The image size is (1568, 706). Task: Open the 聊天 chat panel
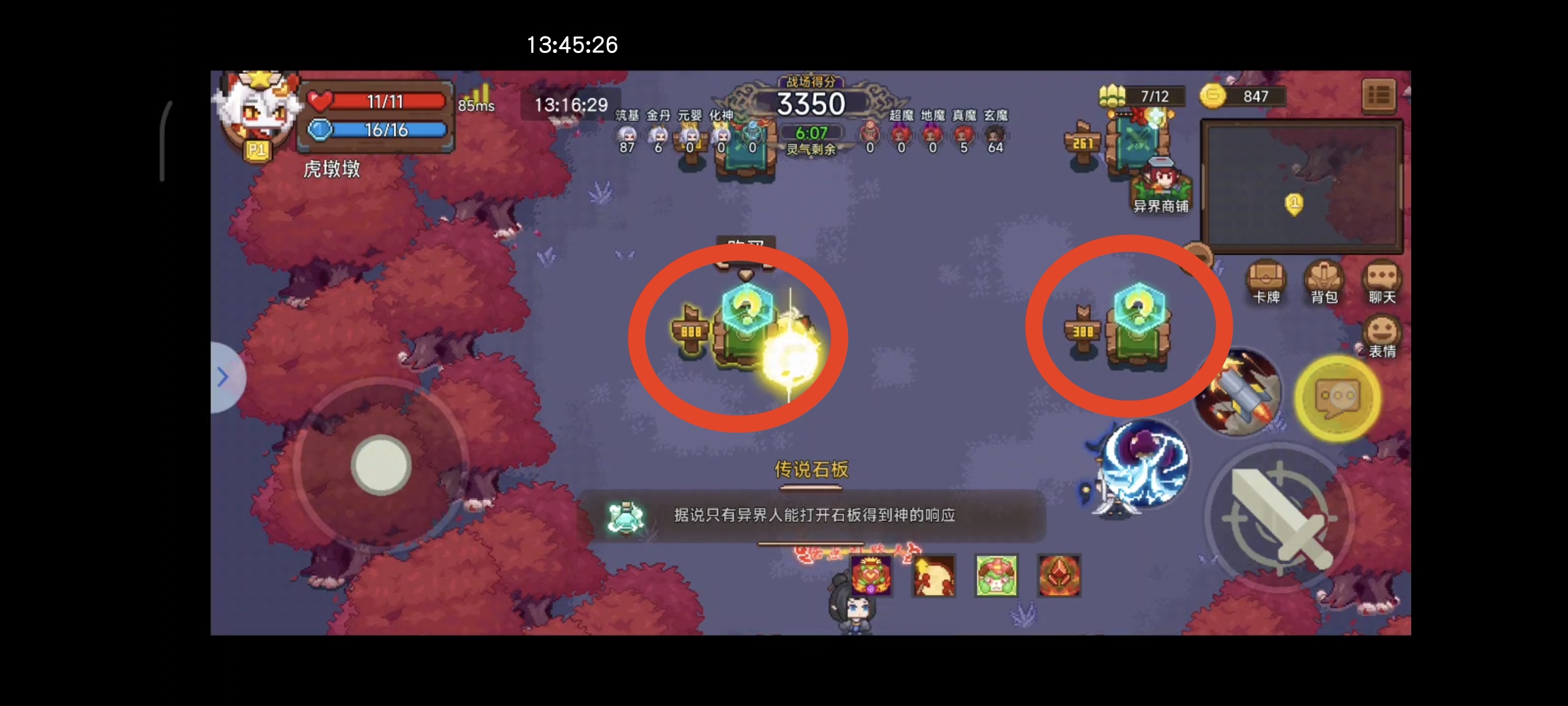(x=1381, y=282)
